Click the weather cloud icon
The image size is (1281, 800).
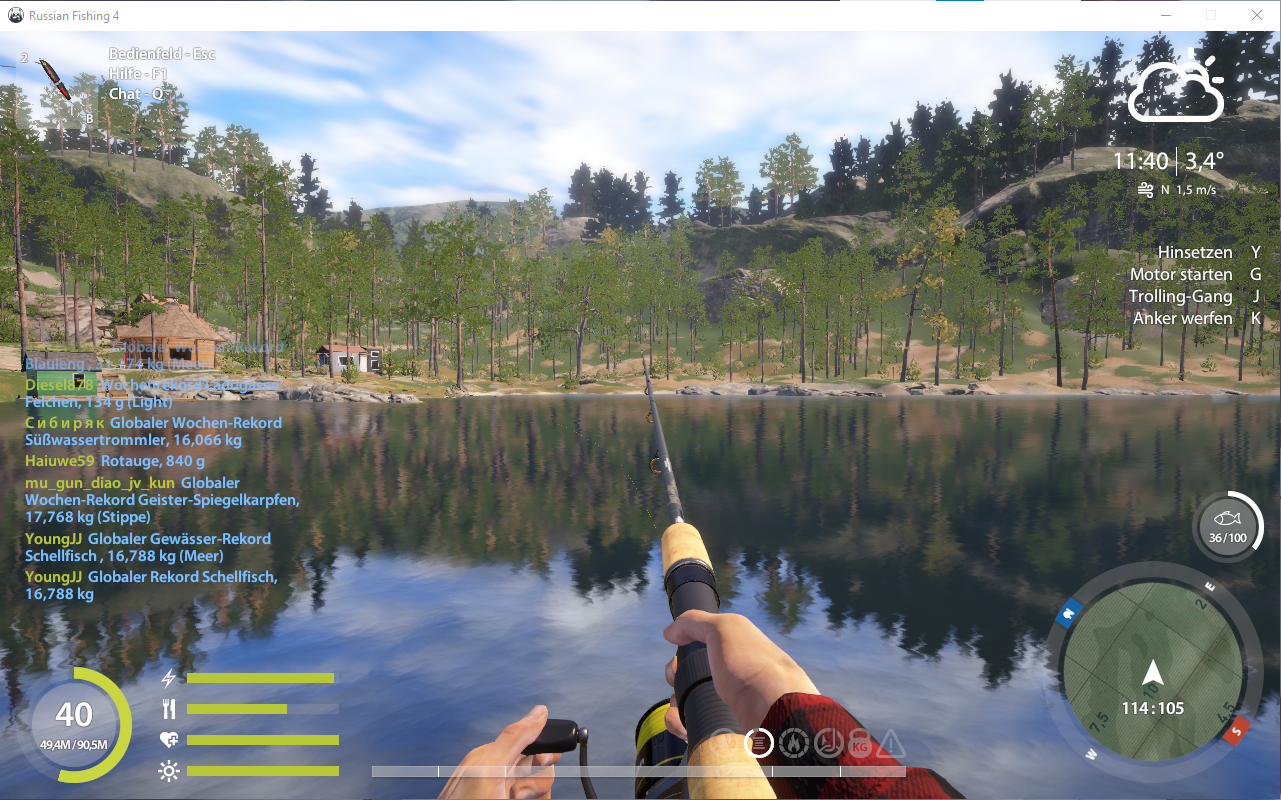(1176, 88)
